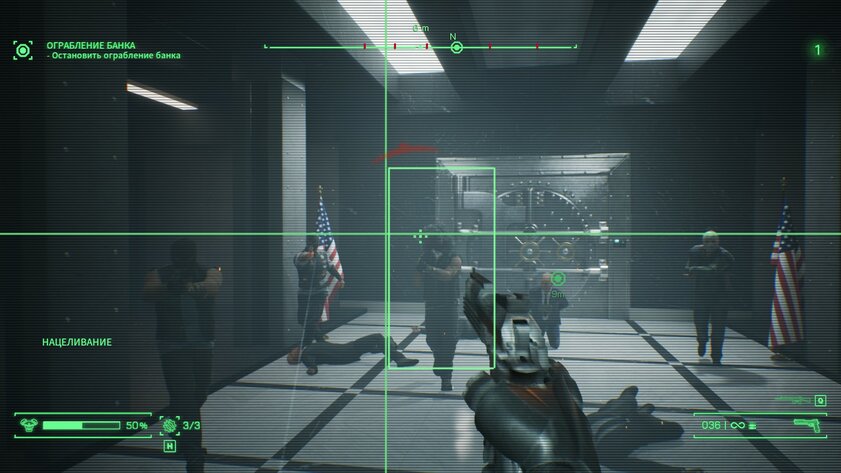Select the north marker on the compass bar
The height and width of the screenshot is (473, 841).
(x=456, y=47)
